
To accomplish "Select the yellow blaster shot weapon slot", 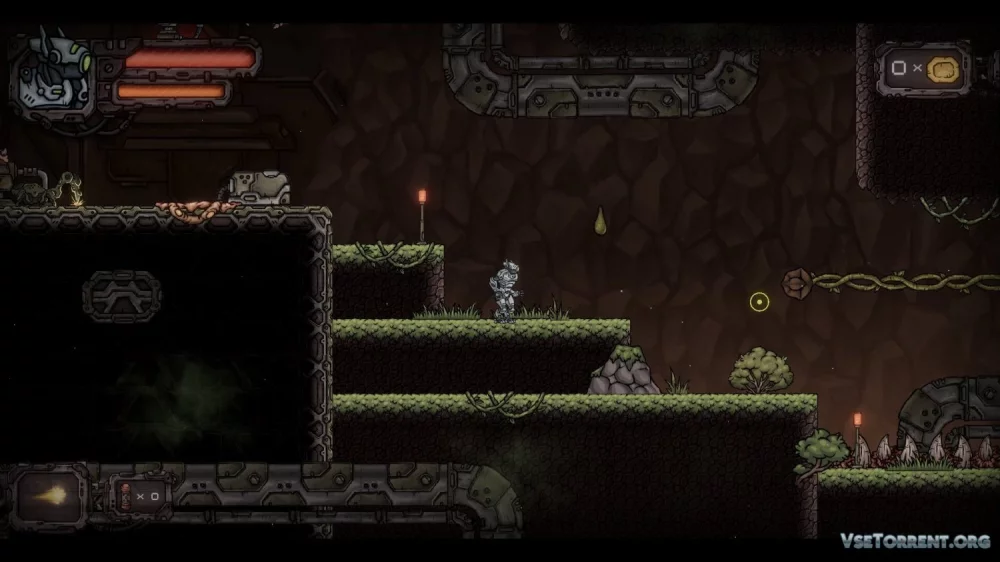I will pos(51,495).
